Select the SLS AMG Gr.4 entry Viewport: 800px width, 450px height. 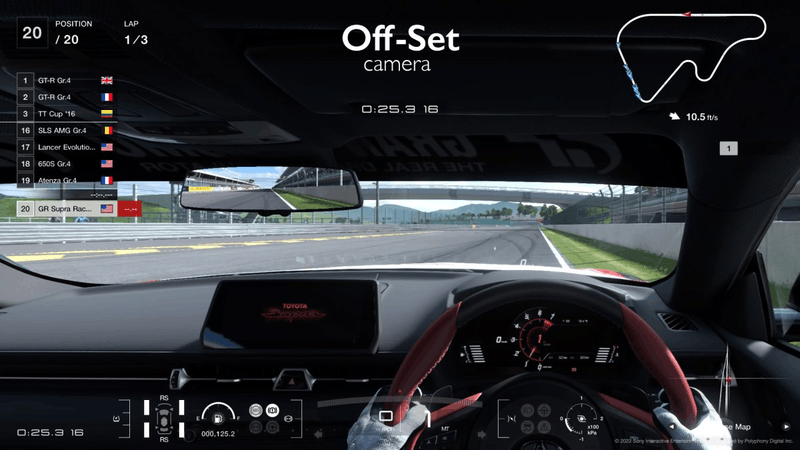[67, 130]
